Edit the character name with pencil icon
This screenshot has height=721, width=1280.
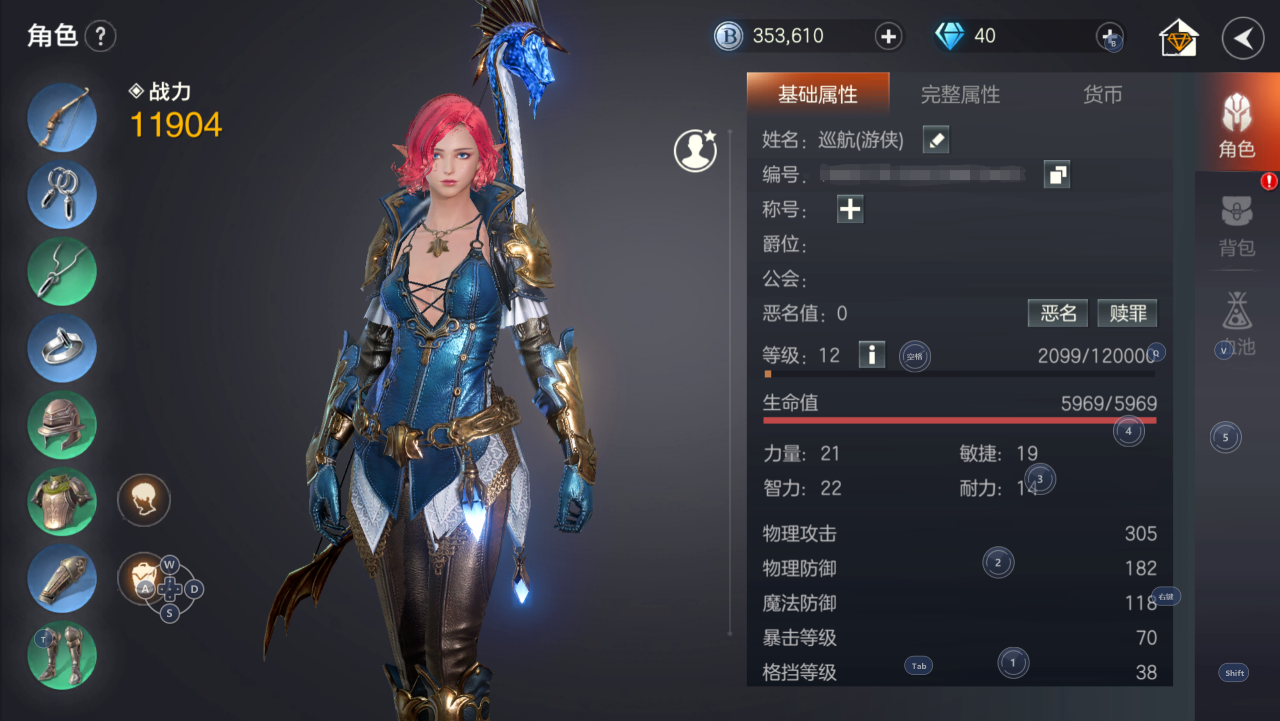(x=936, y=140)
